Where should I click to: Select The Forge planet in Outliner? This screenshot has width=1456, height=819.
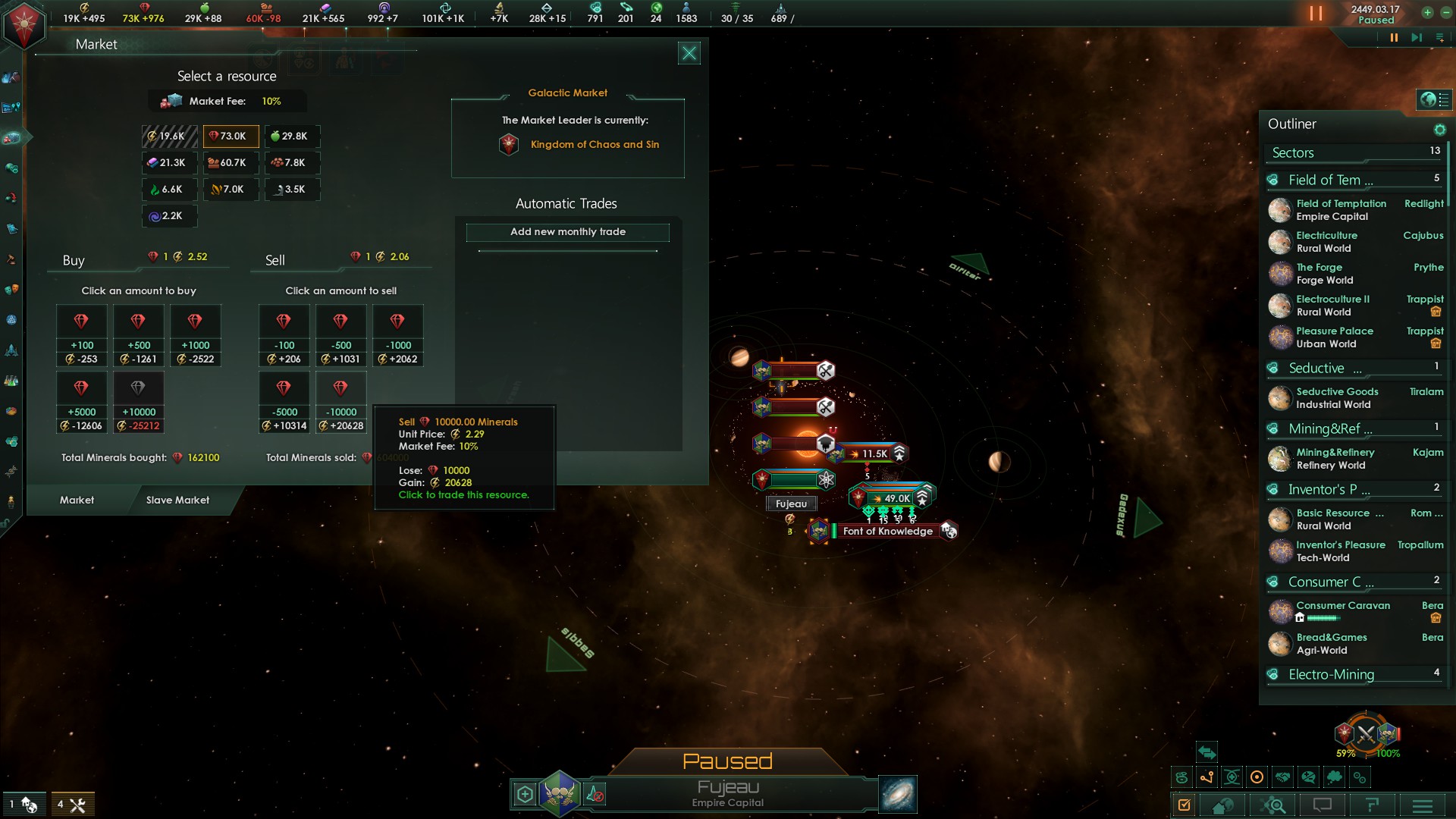coord(1319,274)
